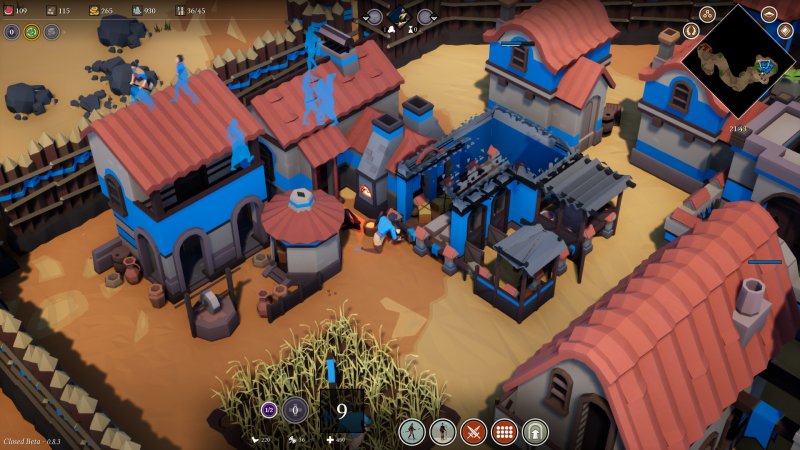Click the green circular icon under resources

pyautogui.click(x=31, y=32)
